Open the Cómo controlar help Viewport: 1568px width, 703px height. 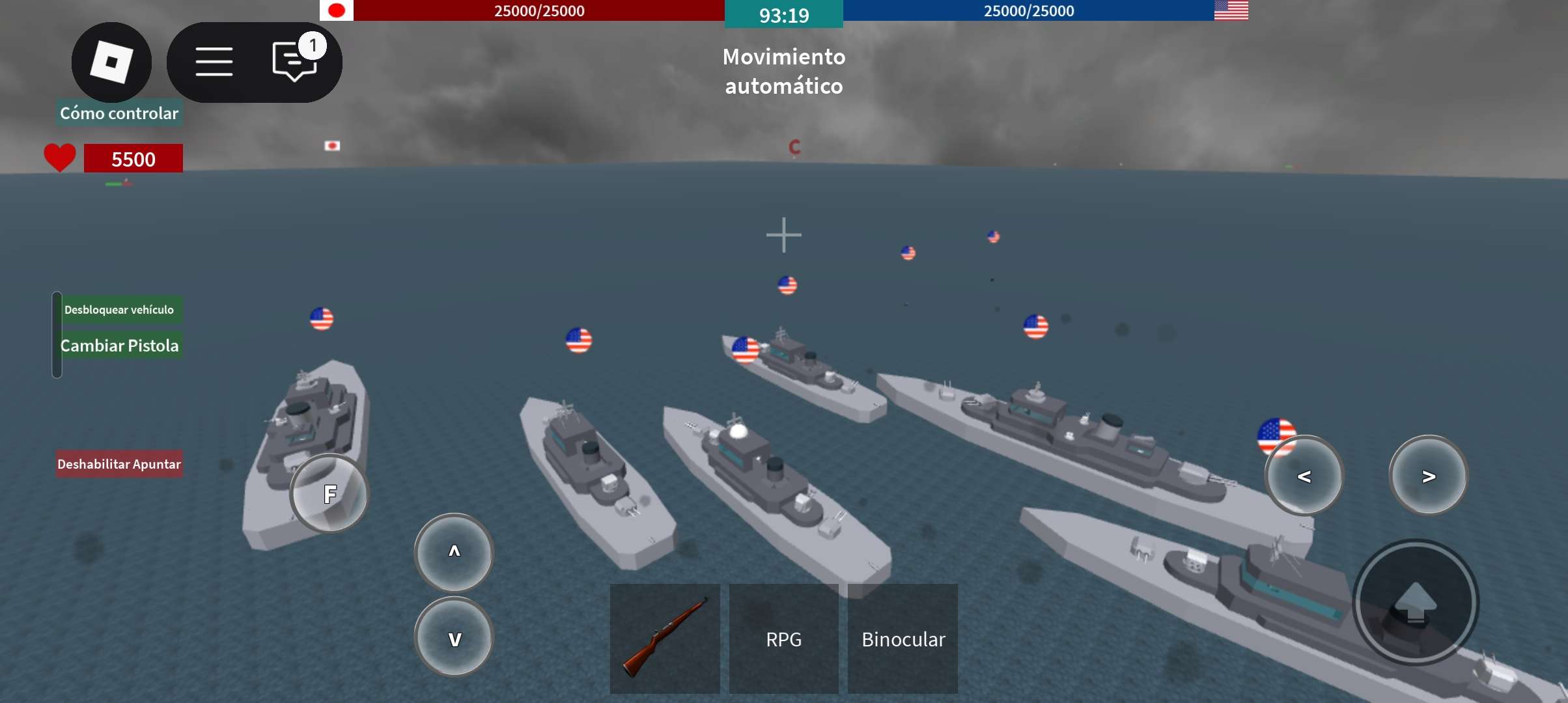119,113
